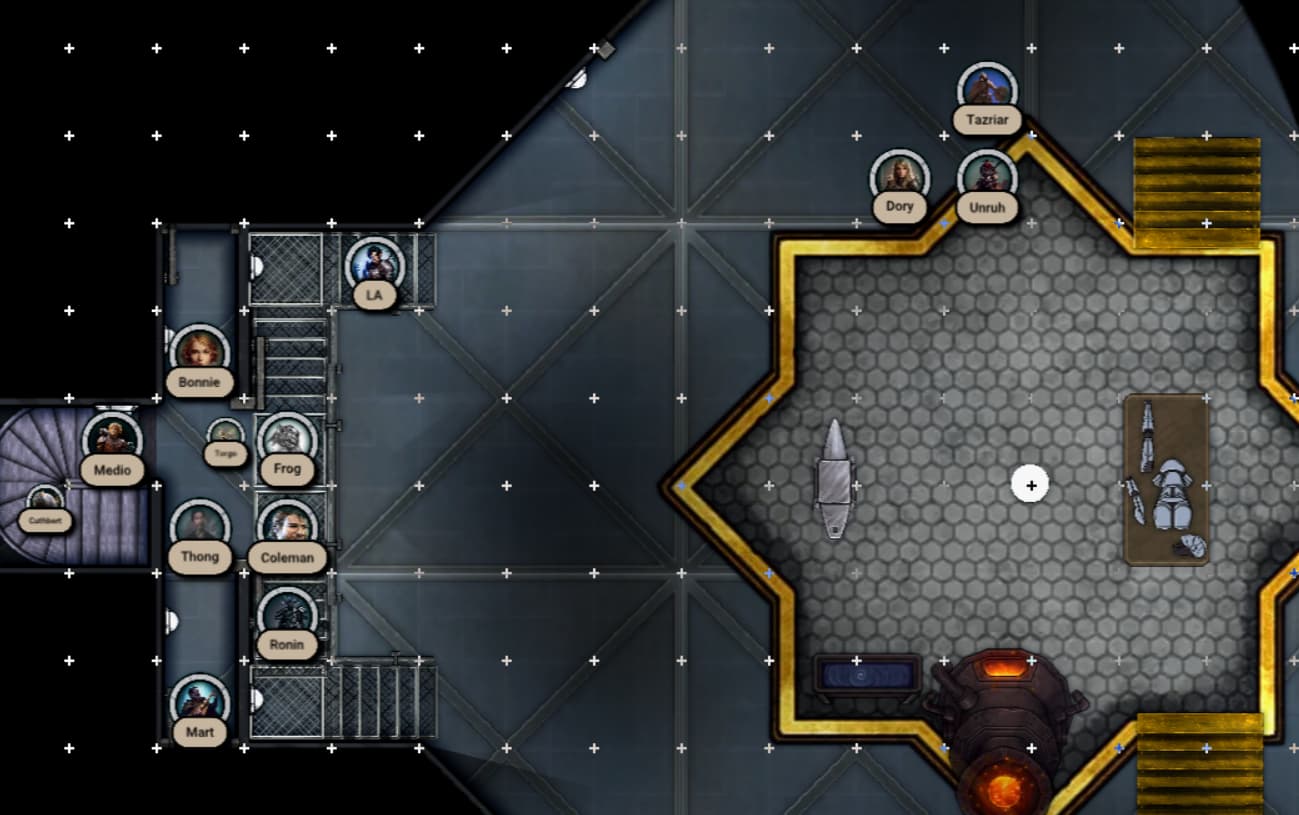1299x815 pixels.
Task: Click the Mart token
Action: pyautogui.click(x=199, y=702)
